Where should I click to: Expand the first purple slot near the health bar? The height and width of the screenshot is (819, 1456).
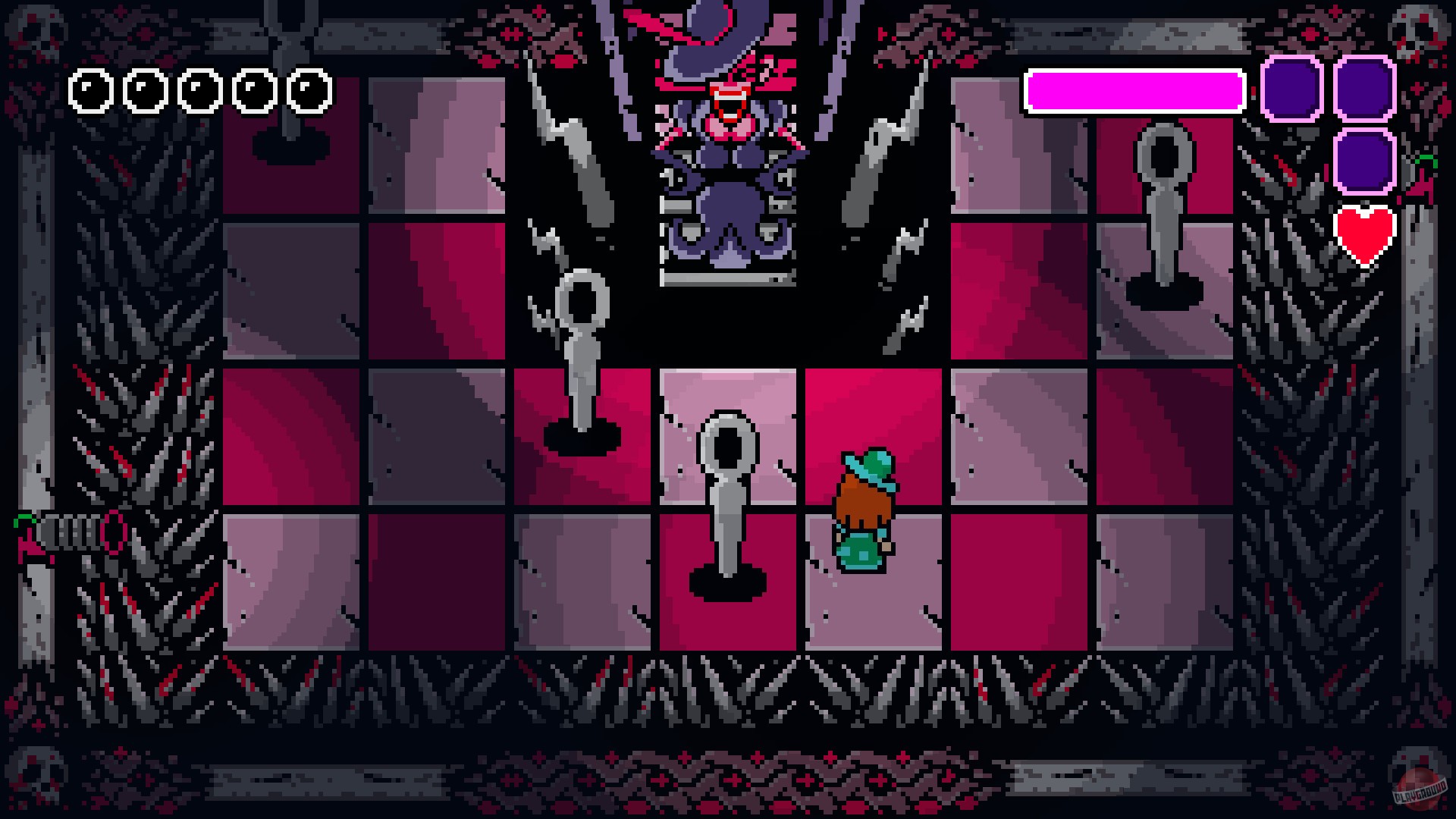[1291, 87]
